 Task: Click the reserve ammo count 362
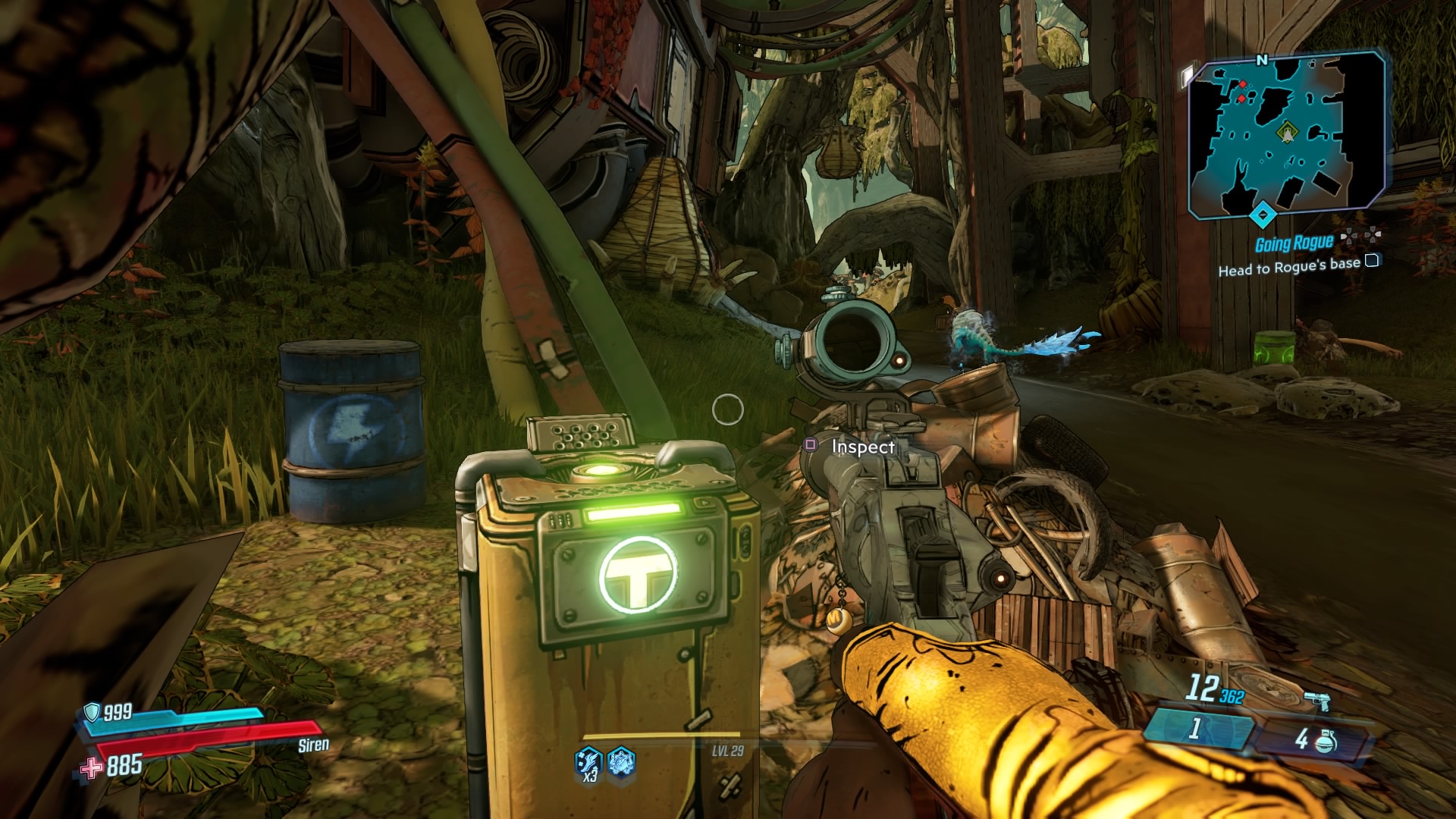click(1232, 695)
